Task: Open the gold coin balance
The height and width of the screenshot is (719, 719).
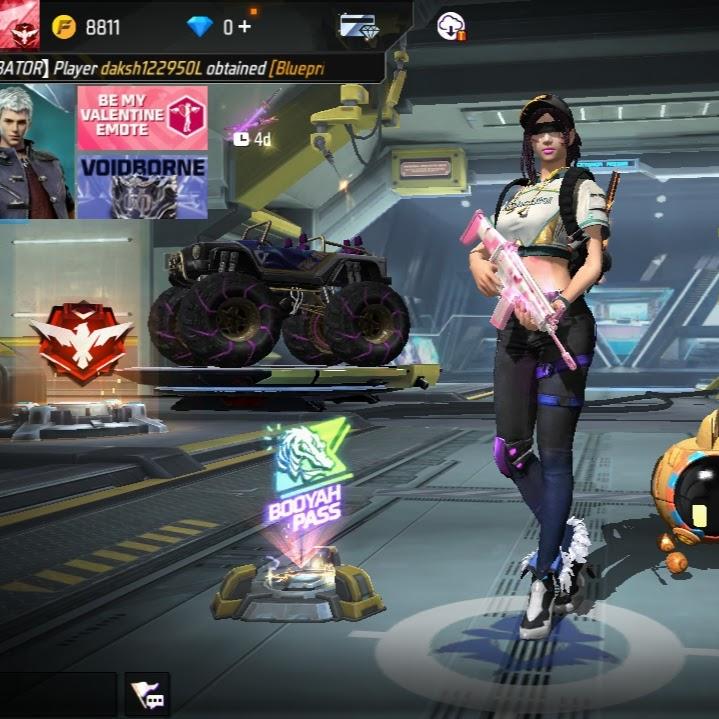Action: pyautogui.click(x=86, y=27)
